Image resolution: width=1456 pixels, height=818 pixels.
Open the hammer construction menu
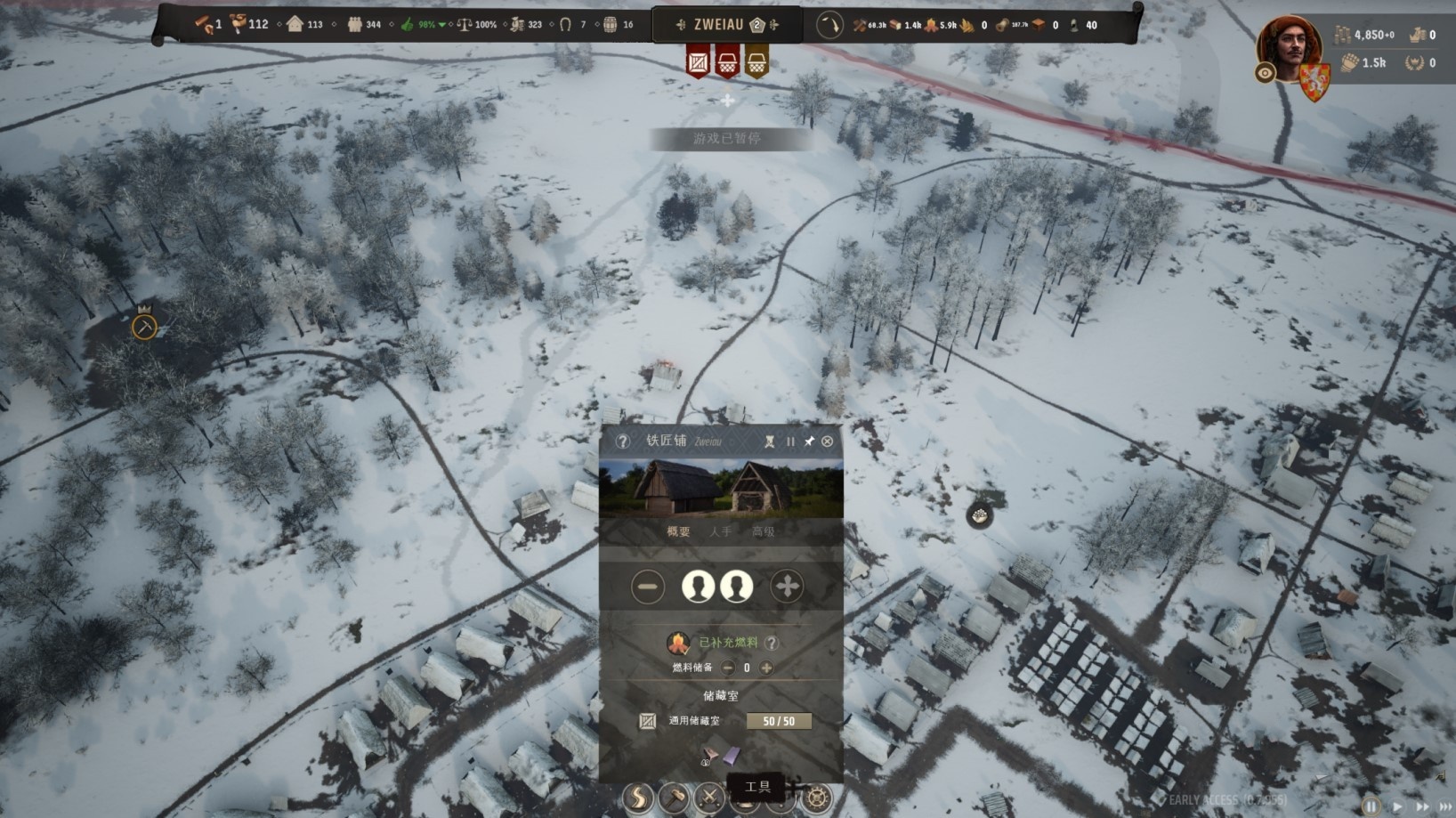coord(674,798)
